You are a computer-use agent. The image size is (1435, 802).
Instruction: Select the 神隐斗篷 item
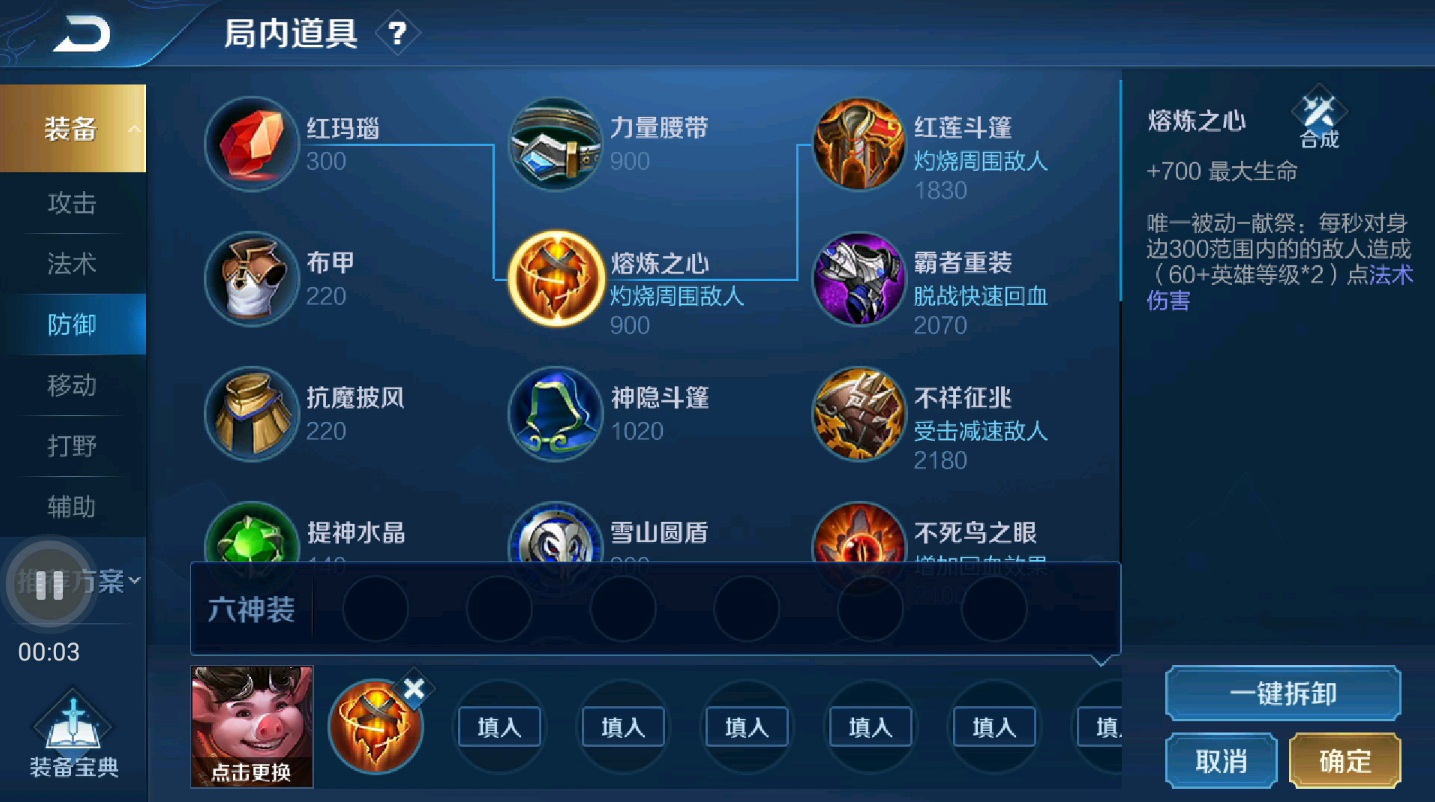(556, 414)
